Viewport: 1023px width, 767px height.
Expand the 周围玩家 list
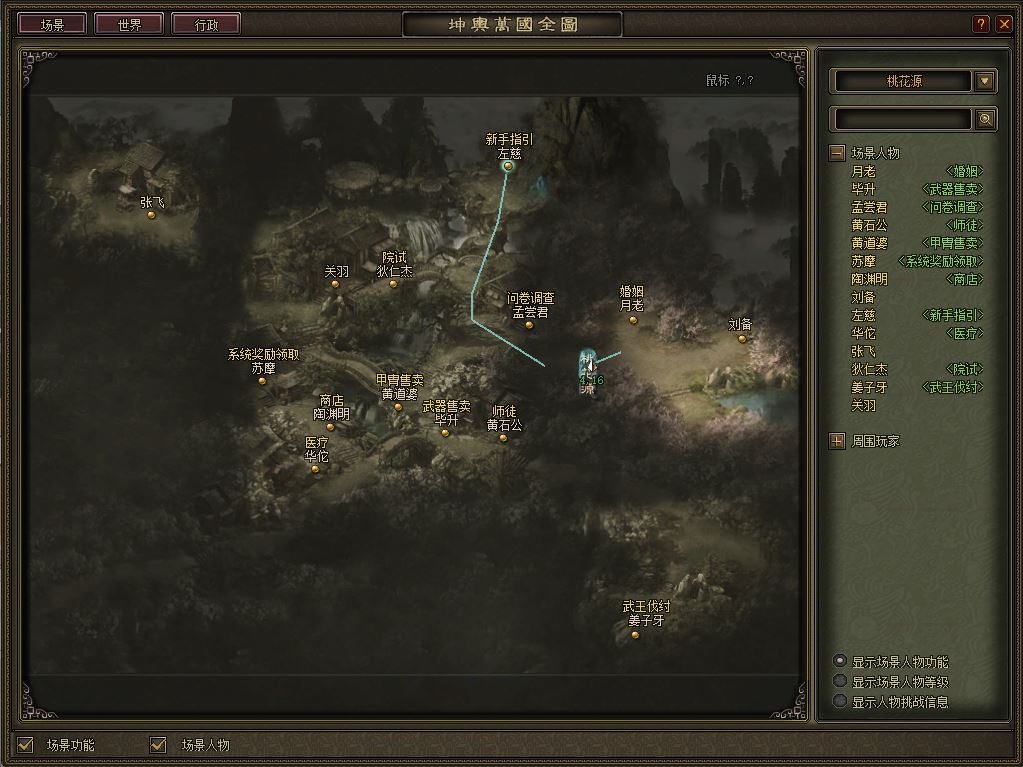[837, 440]
